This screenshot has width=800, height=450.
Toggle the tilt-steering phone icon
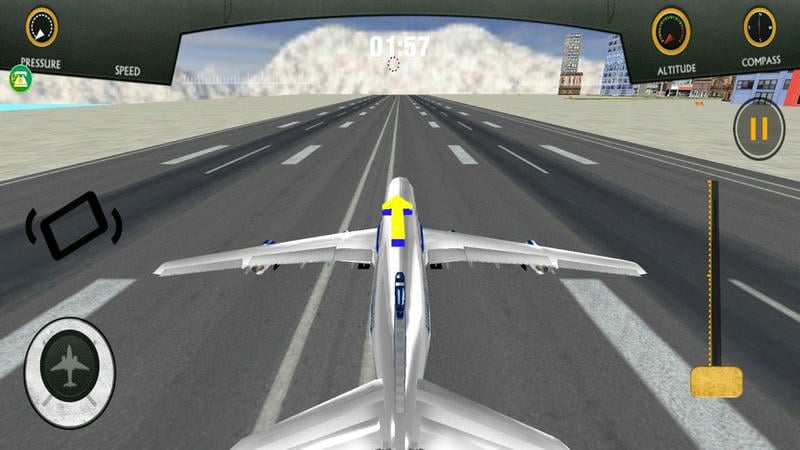pyautogui.click(x=73, y=225)
